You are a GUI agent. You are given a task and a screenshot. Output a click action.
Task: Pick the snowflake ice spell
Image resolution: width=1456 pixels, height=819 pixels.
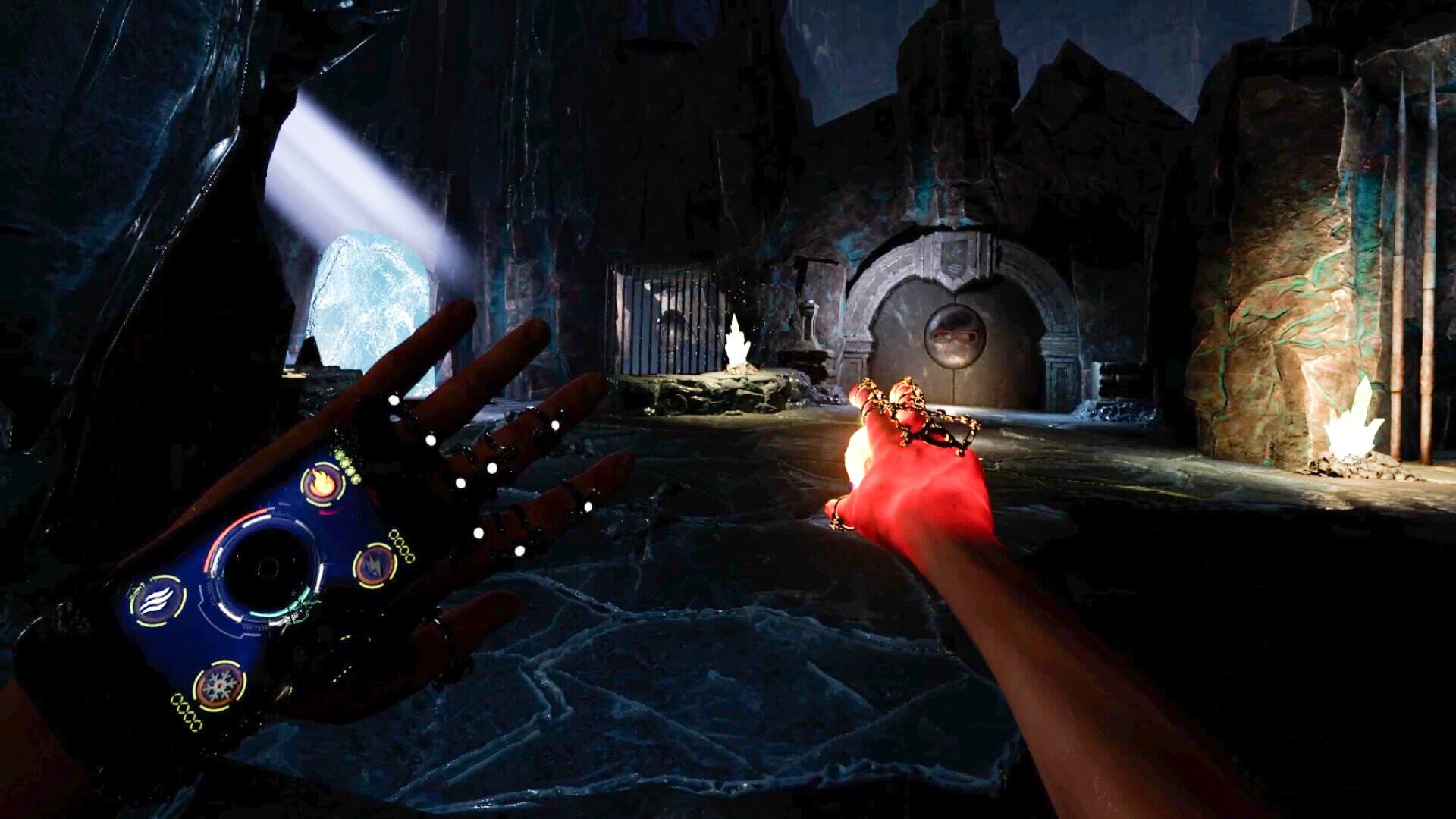point(218,686)
